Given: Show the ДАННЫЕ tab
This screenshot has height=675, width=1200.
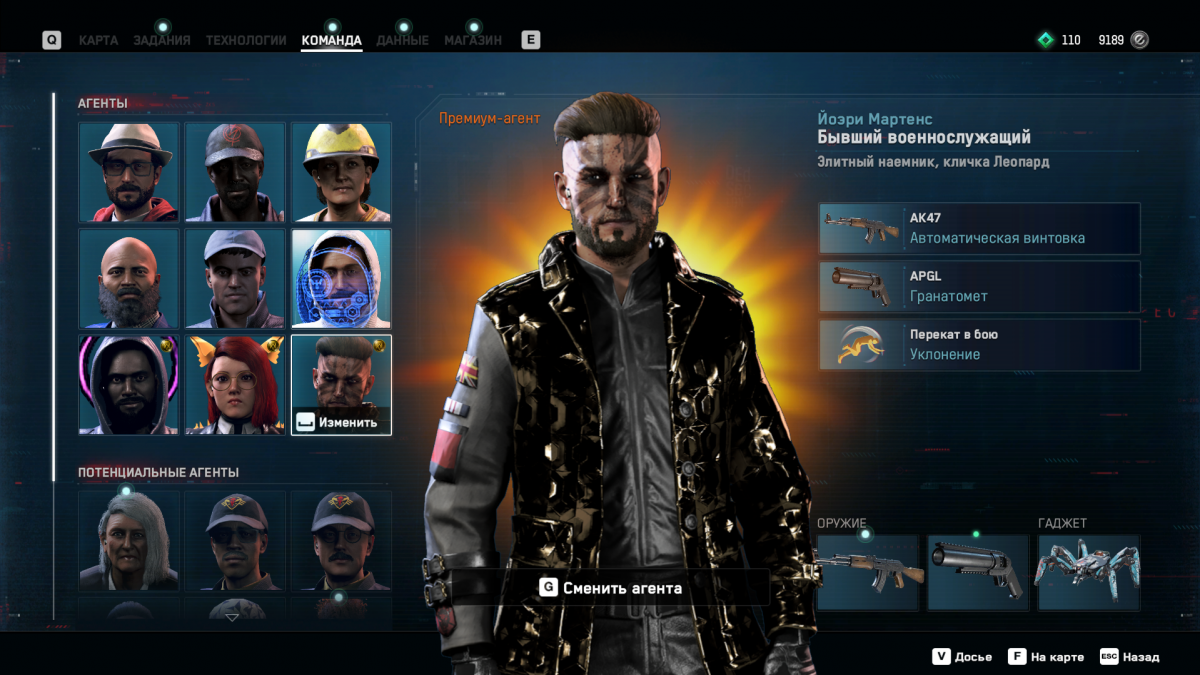Looking at the screenshot, I should pos(402,41).
